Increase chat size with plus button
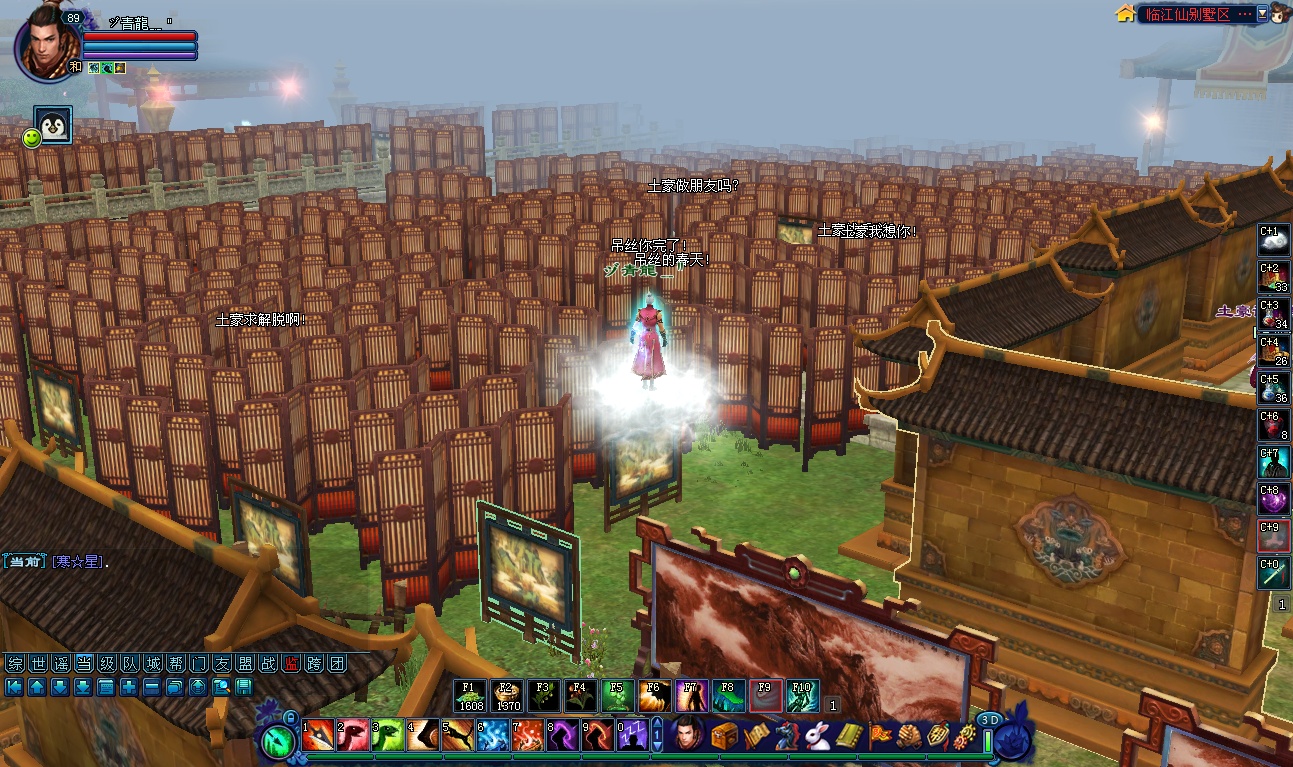The height and width of the screenshot is (767, 1293). (129, 687)
